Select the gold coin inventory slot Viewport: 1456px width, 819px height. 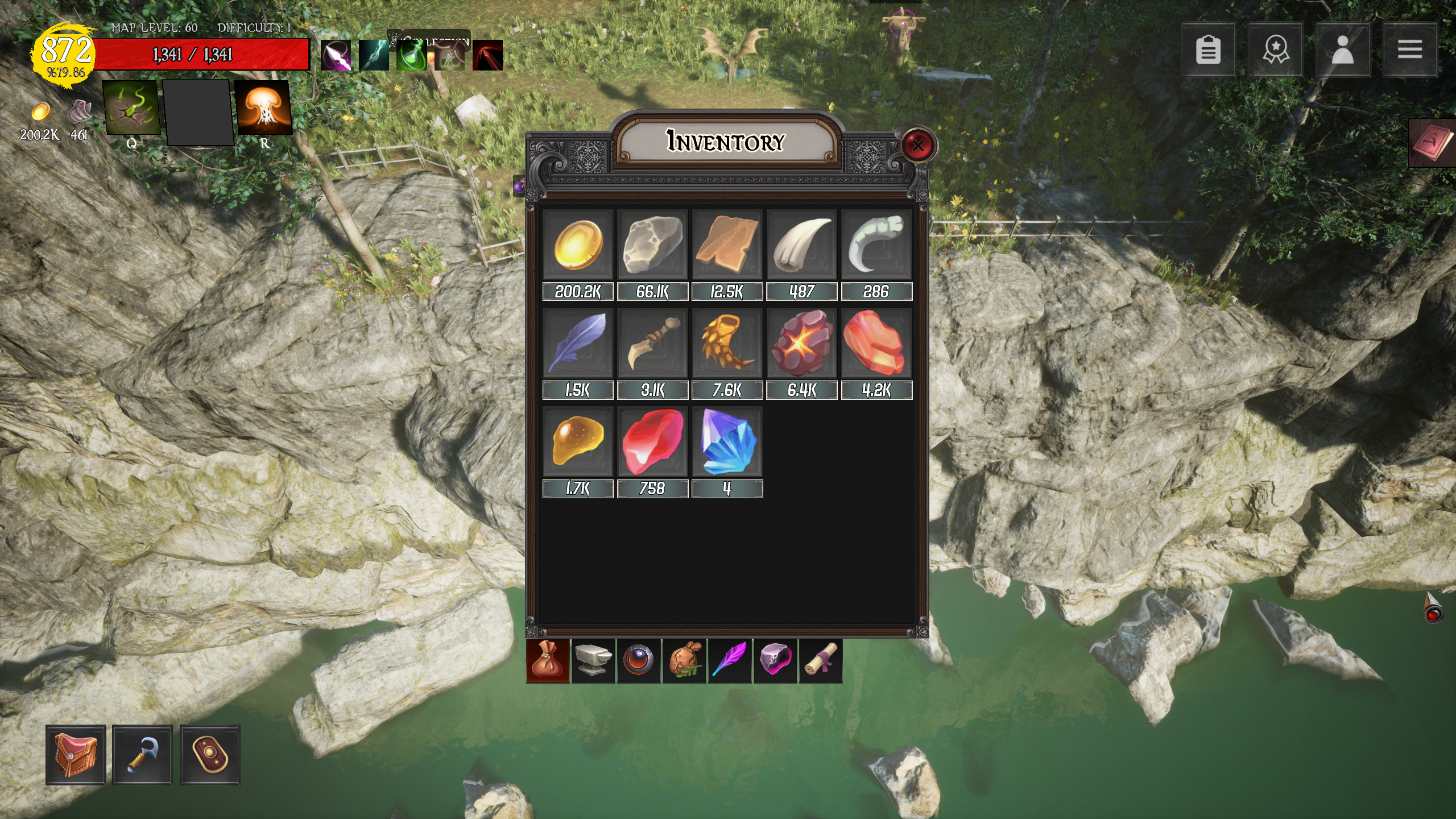578,245
